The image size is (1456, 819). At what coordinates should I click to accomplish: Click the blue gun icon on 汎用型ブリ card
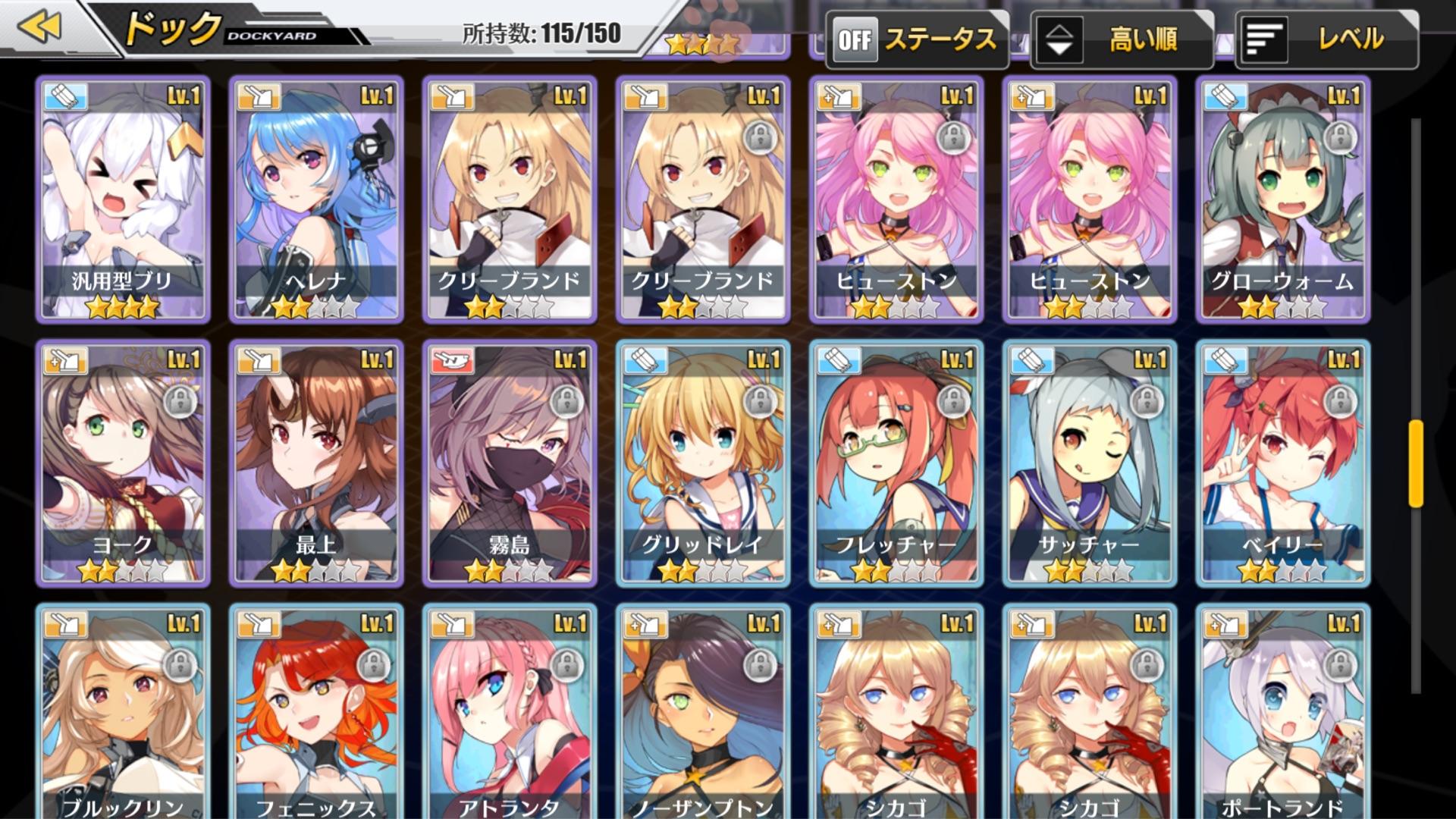coord(64,96)
